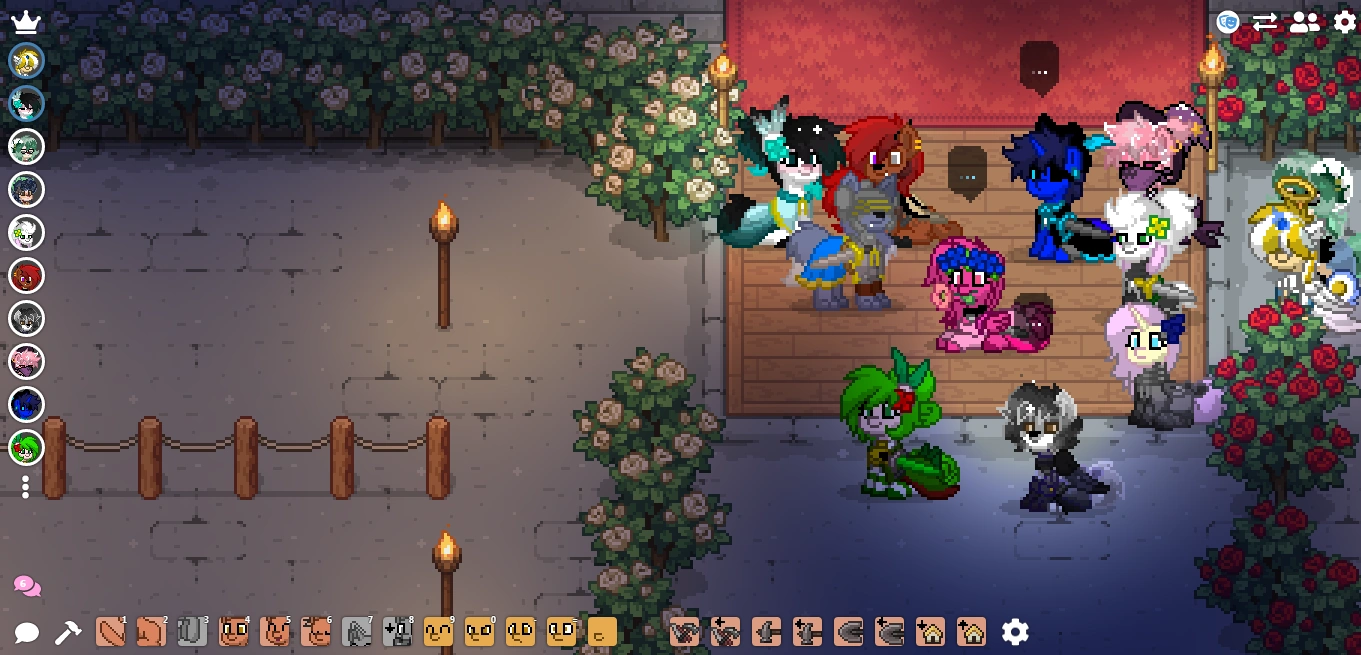Screen dimensions: 1361x655
Task: Select the yellow face emote in slot 9
Action: coord(438,632)
